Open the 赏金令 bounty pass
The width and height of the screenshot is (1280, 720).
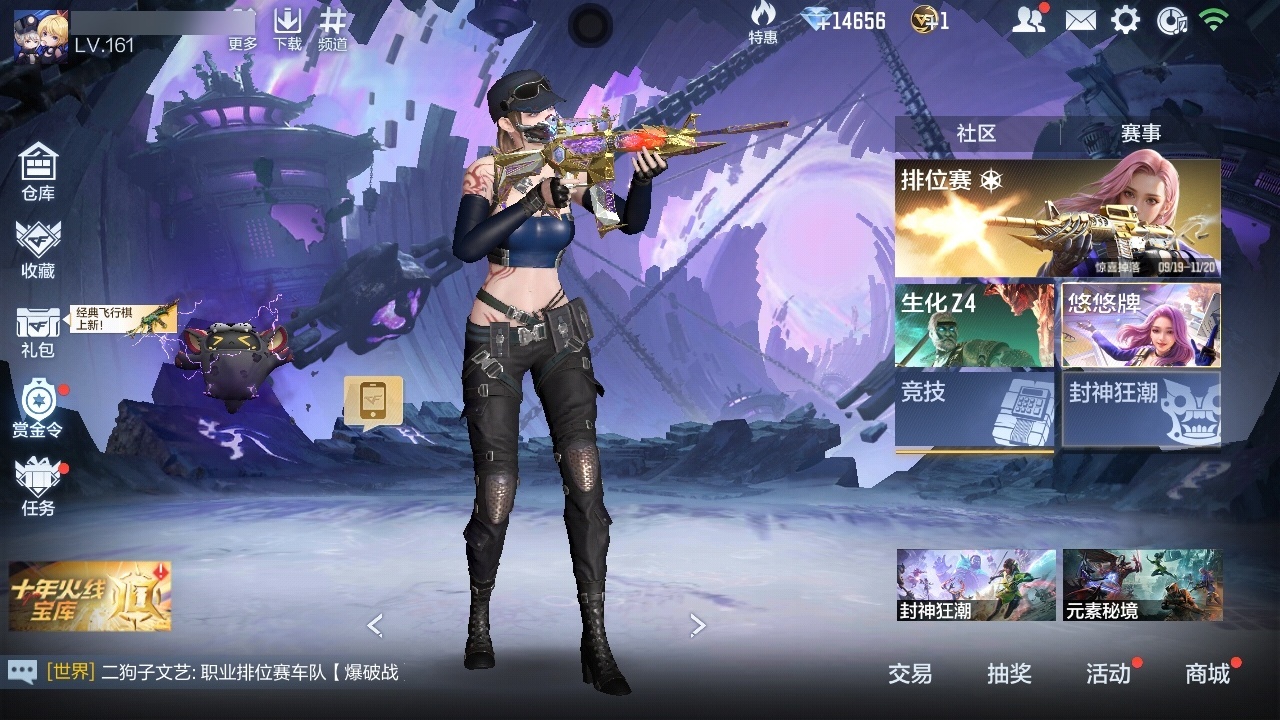coord(38,408)
